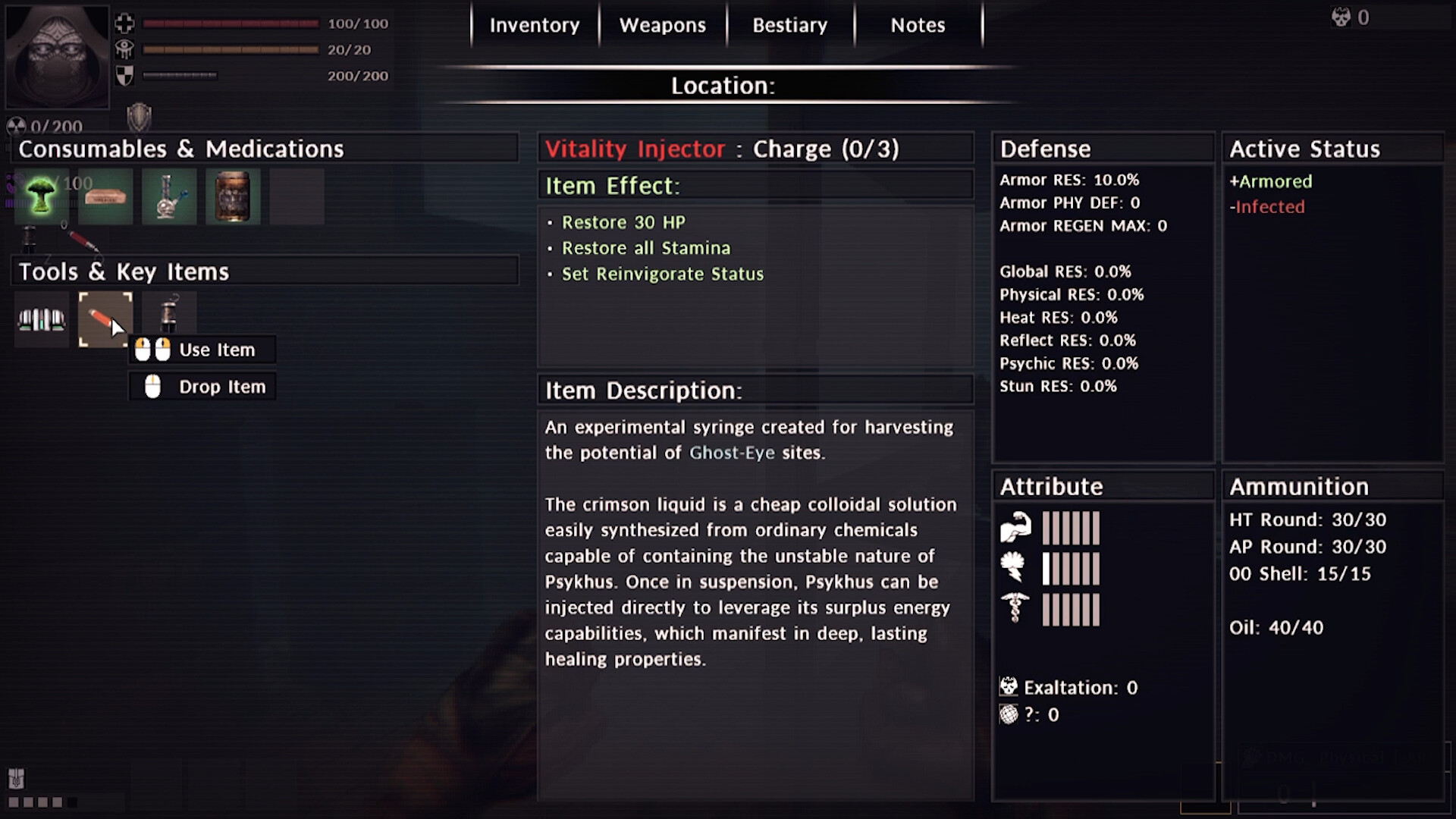Click the shield emblem below the stat bars
Screen dimensions: 1456x819
(139, 118)
